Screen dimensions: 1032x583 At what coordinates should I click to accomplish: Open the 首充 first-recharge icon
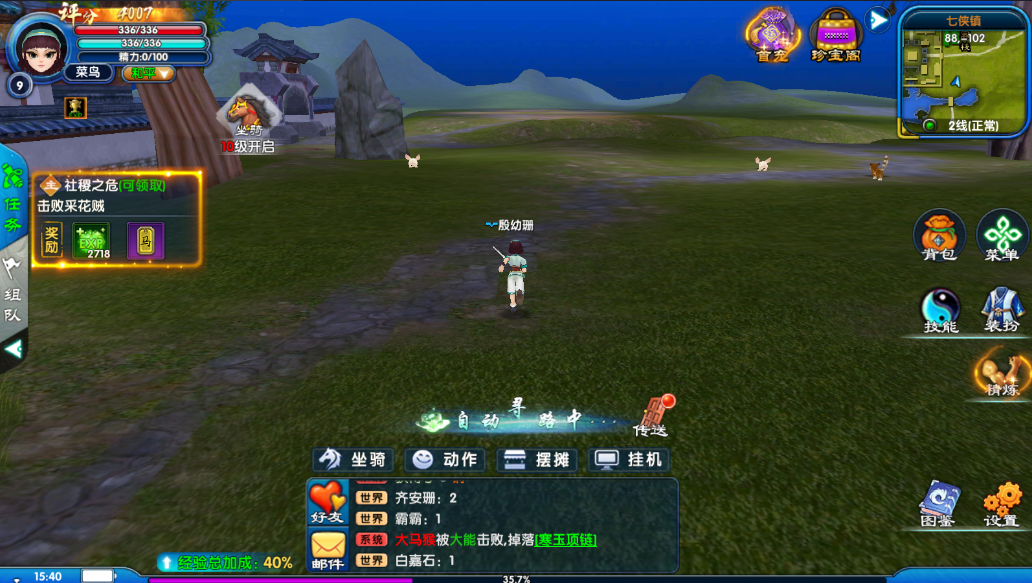(772, 34)
